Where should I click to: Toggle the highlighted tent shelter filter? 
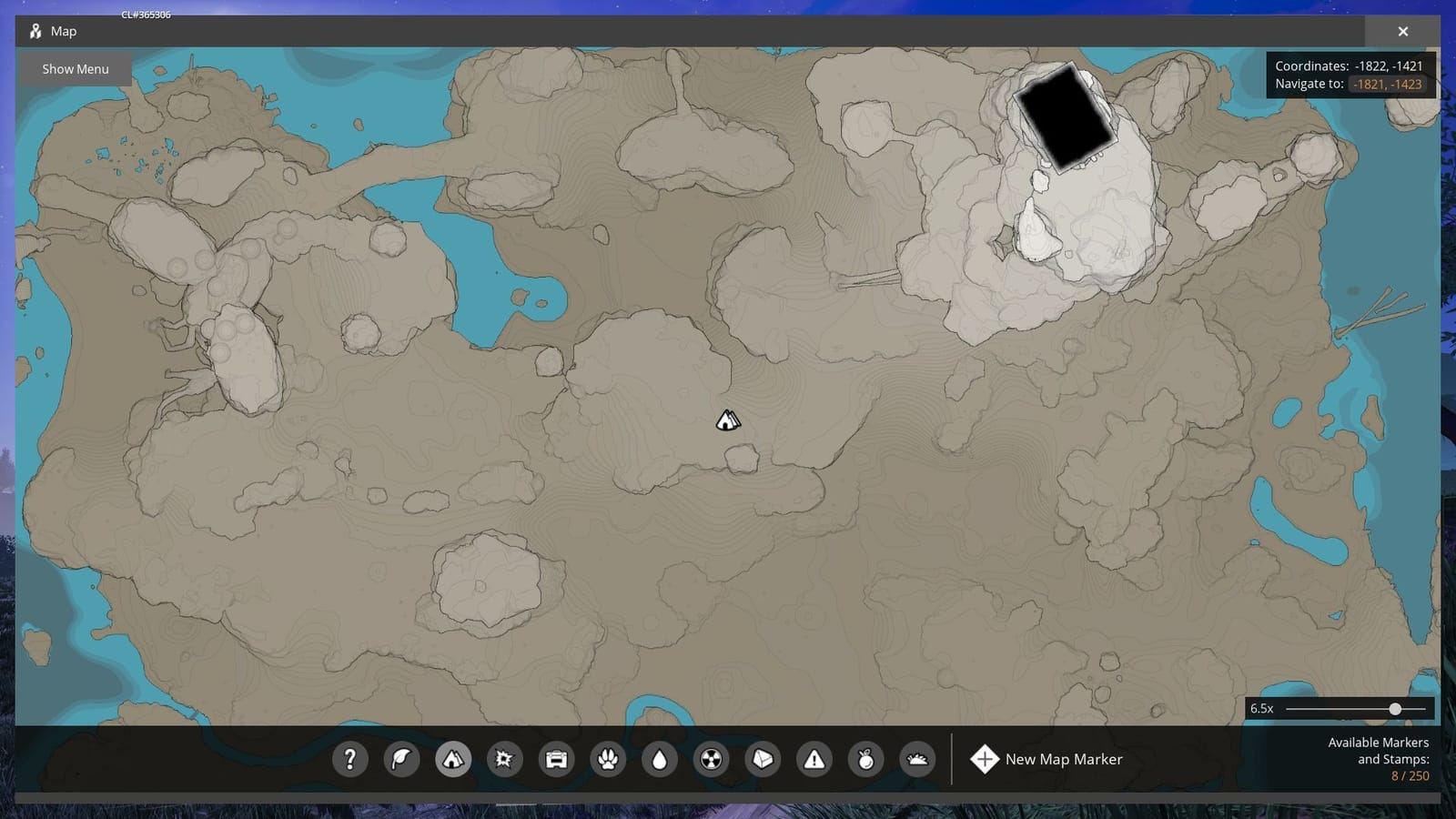(x=454, y=759)
